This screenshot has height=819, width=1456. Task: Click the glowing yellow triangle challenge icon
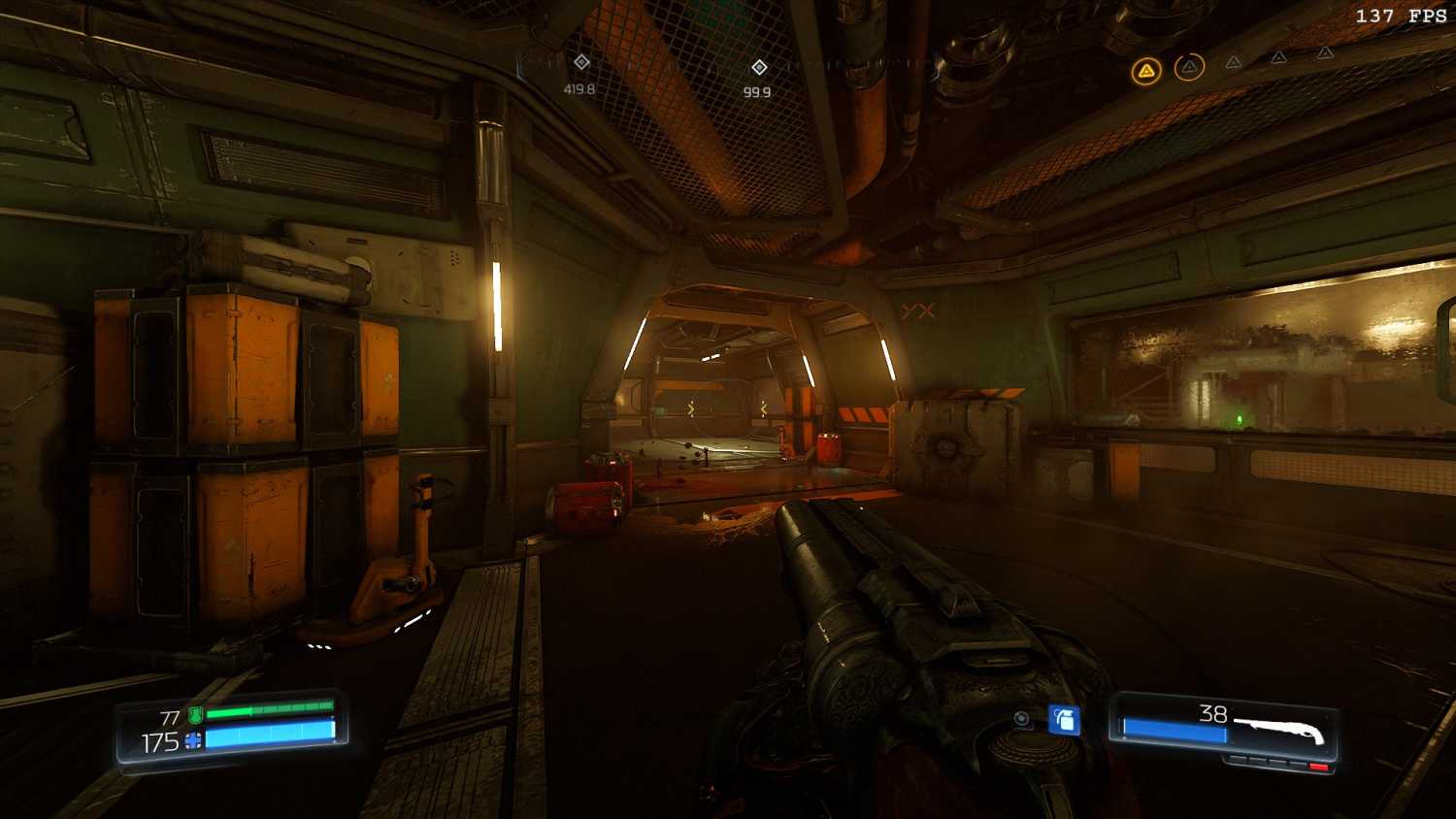[x=1146, y=71]
